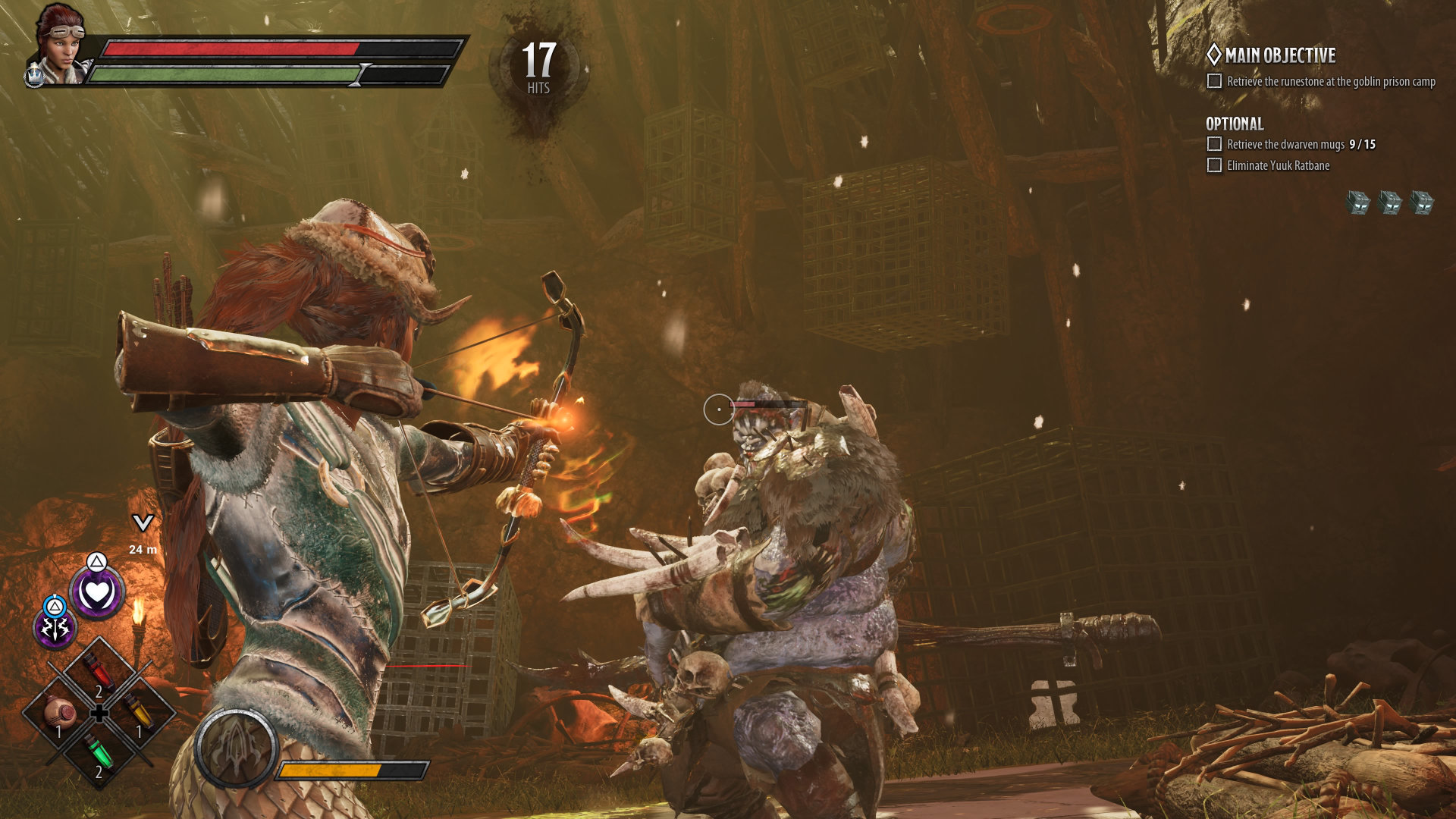Viewport: 1456px width, 819px height.
Task: Activate the purple lightning arrow ability
Action: pos(55,628)
